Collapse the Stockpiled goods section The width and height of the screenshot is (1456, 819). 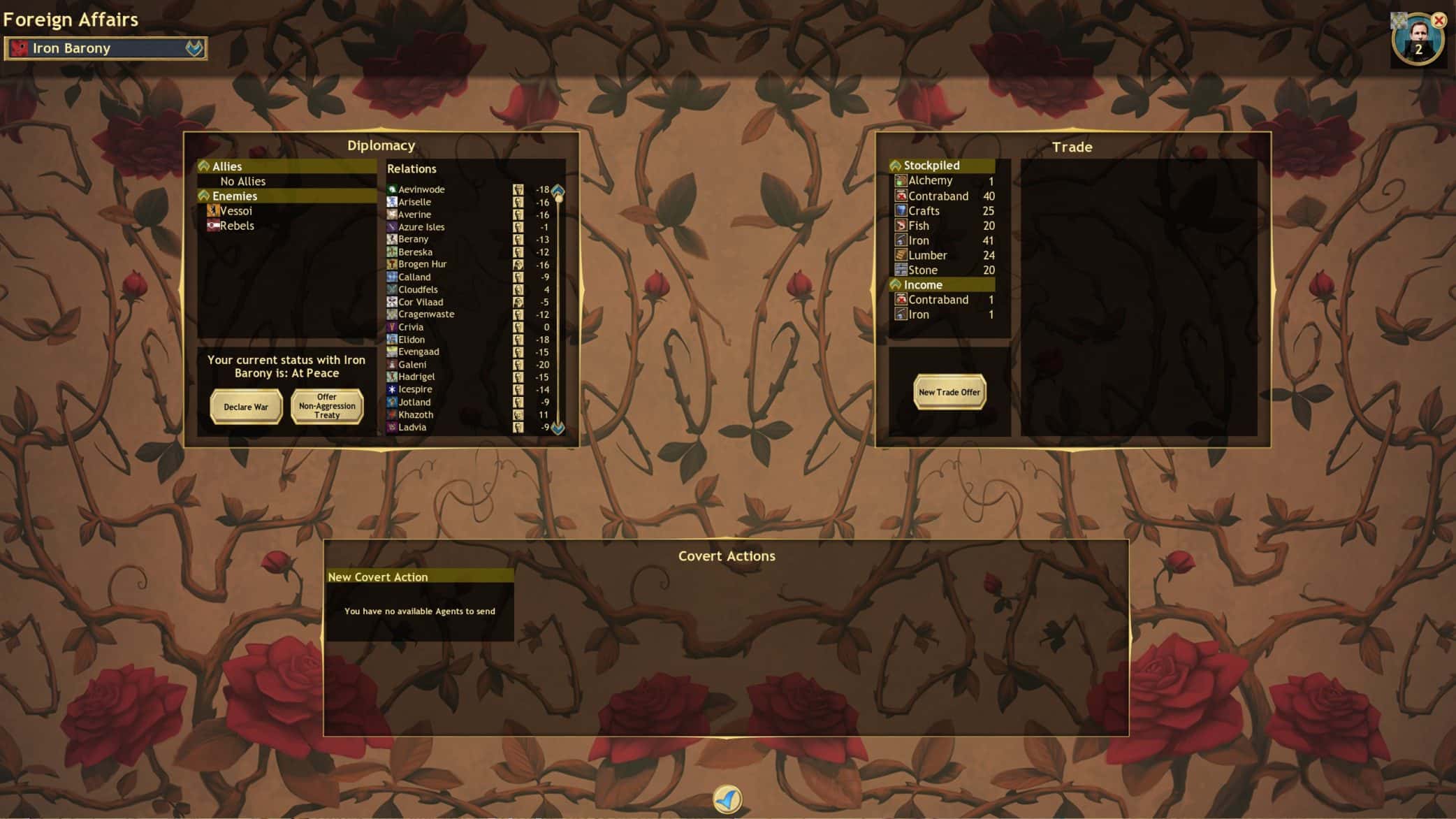(896, 166)
